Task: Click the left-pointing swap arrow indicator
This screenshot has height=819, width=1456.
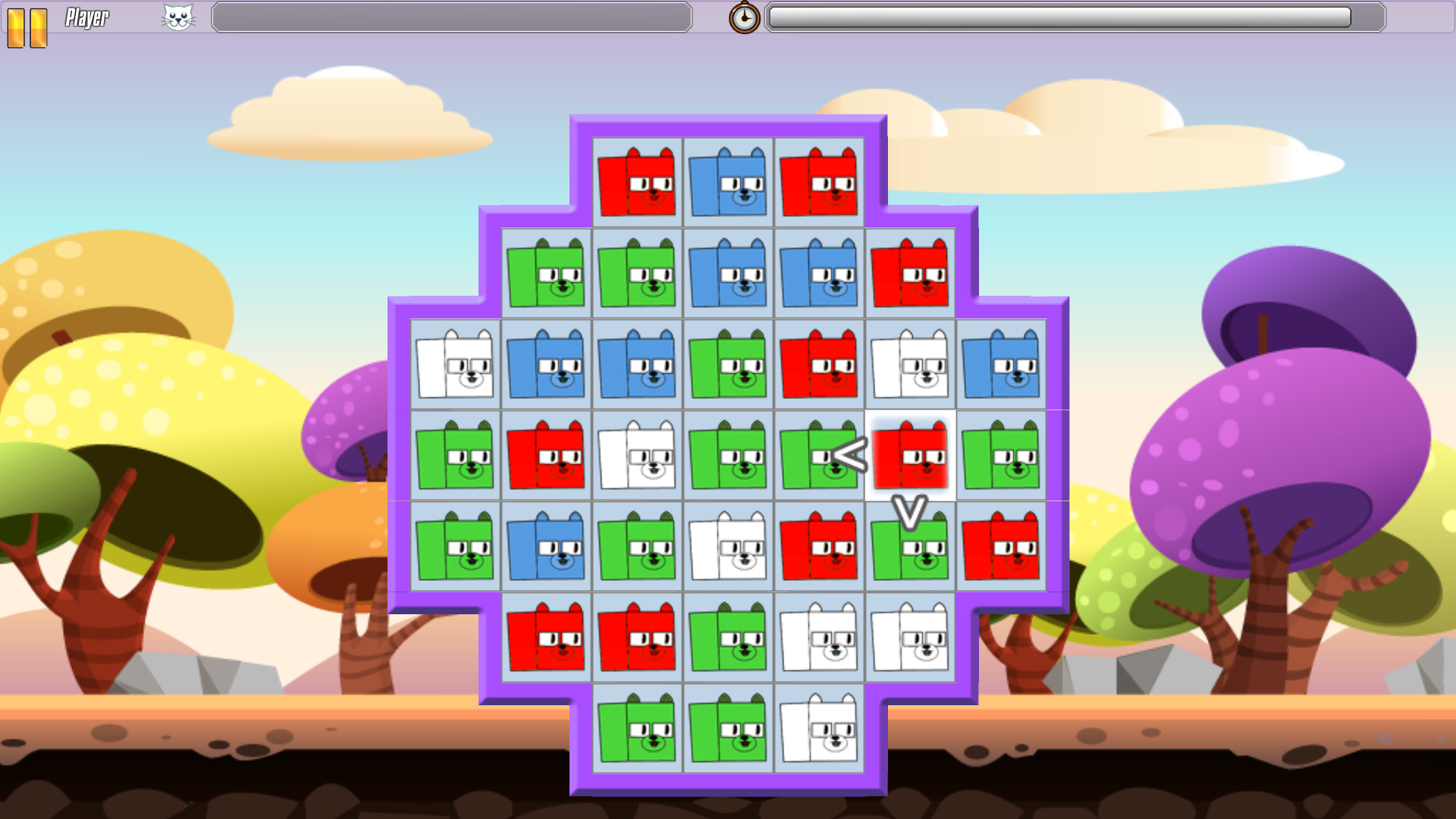Action: pyautogui.click(x=849, y=455)
